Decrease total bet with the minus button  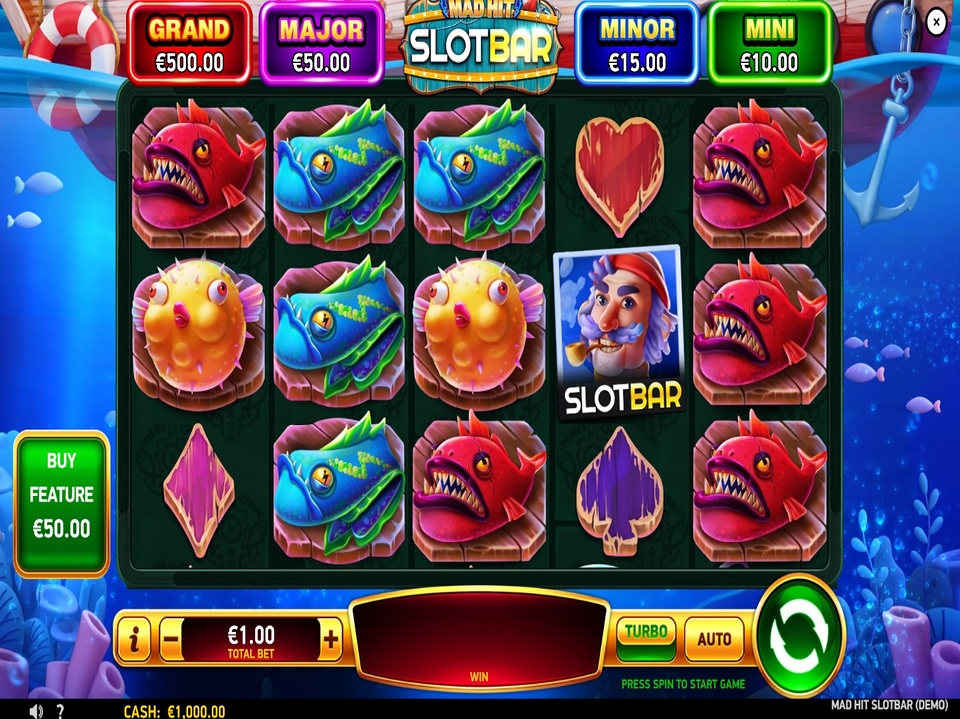tap(171, 637)
